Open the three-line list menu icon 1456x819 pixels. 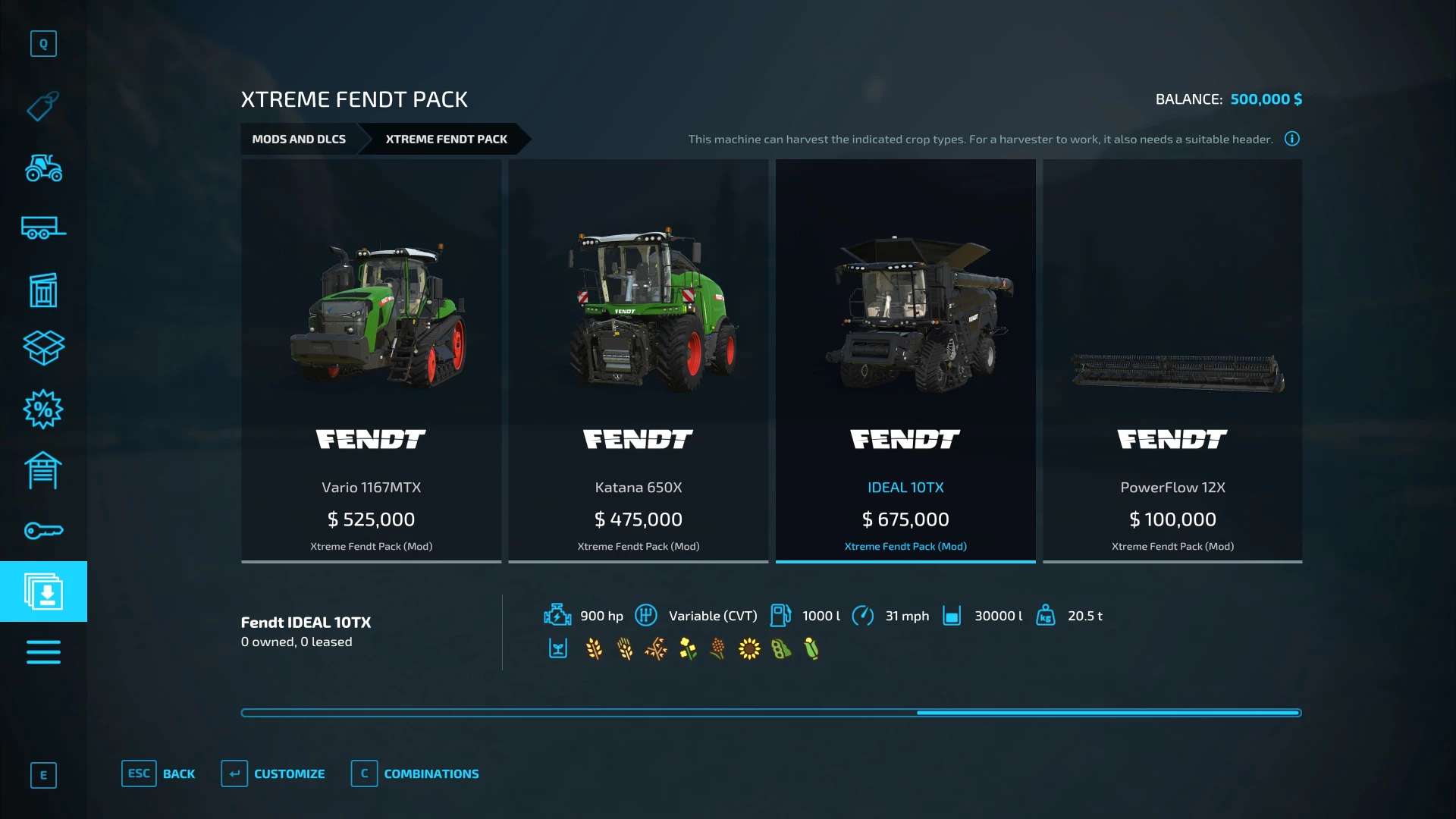pos(43,652)
